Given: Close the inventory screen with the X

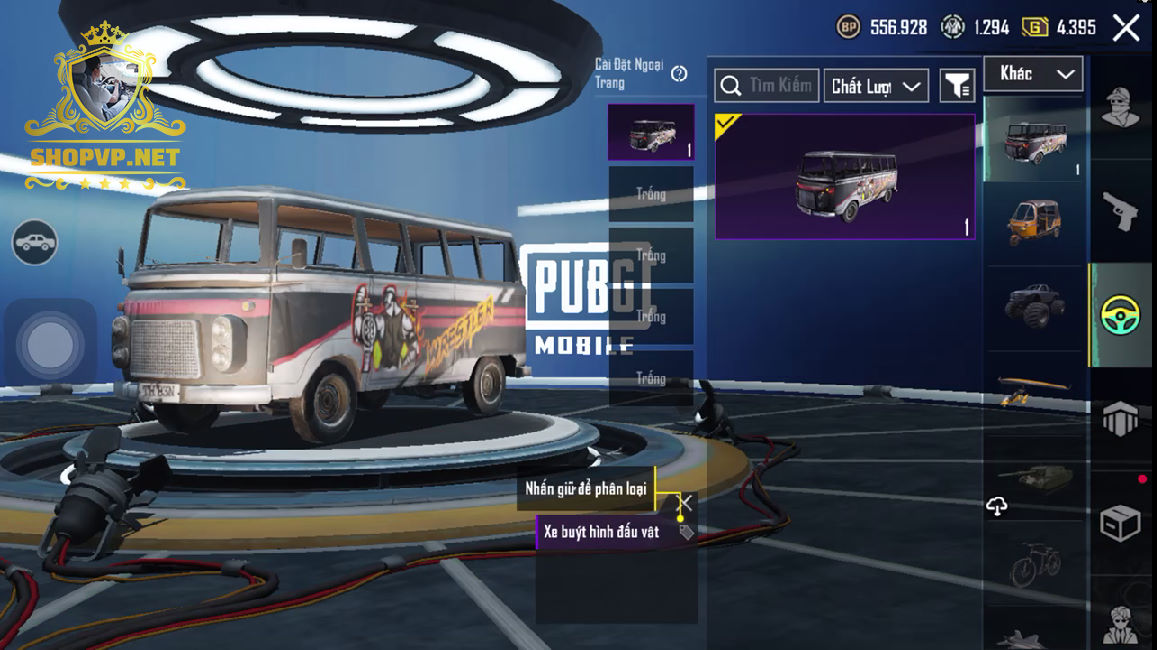Looking at the screenshot, I should pyautogui.click(x=1126, y=28).
